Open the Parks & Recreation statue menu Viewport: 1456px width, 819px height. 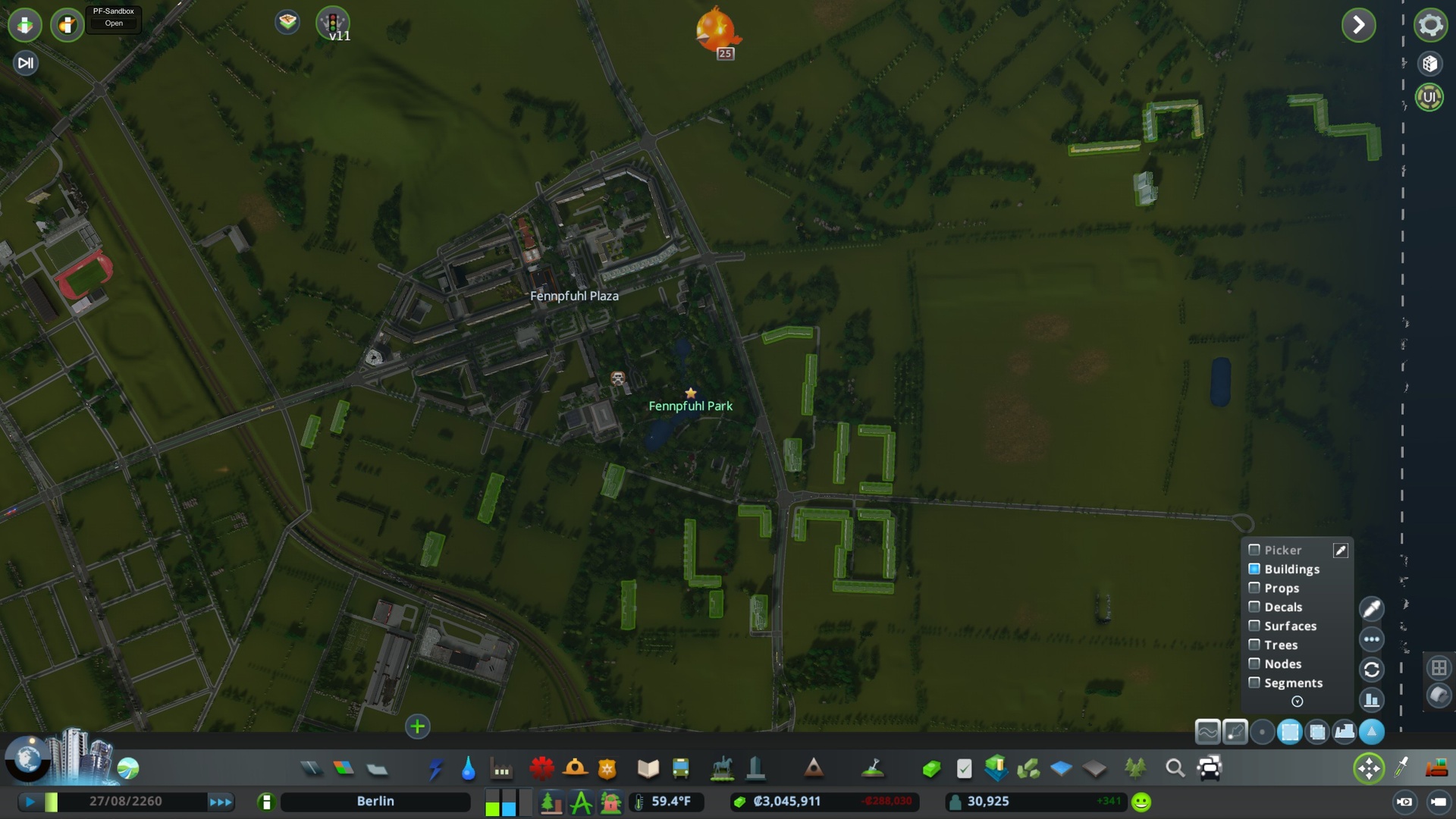[720, 768]
